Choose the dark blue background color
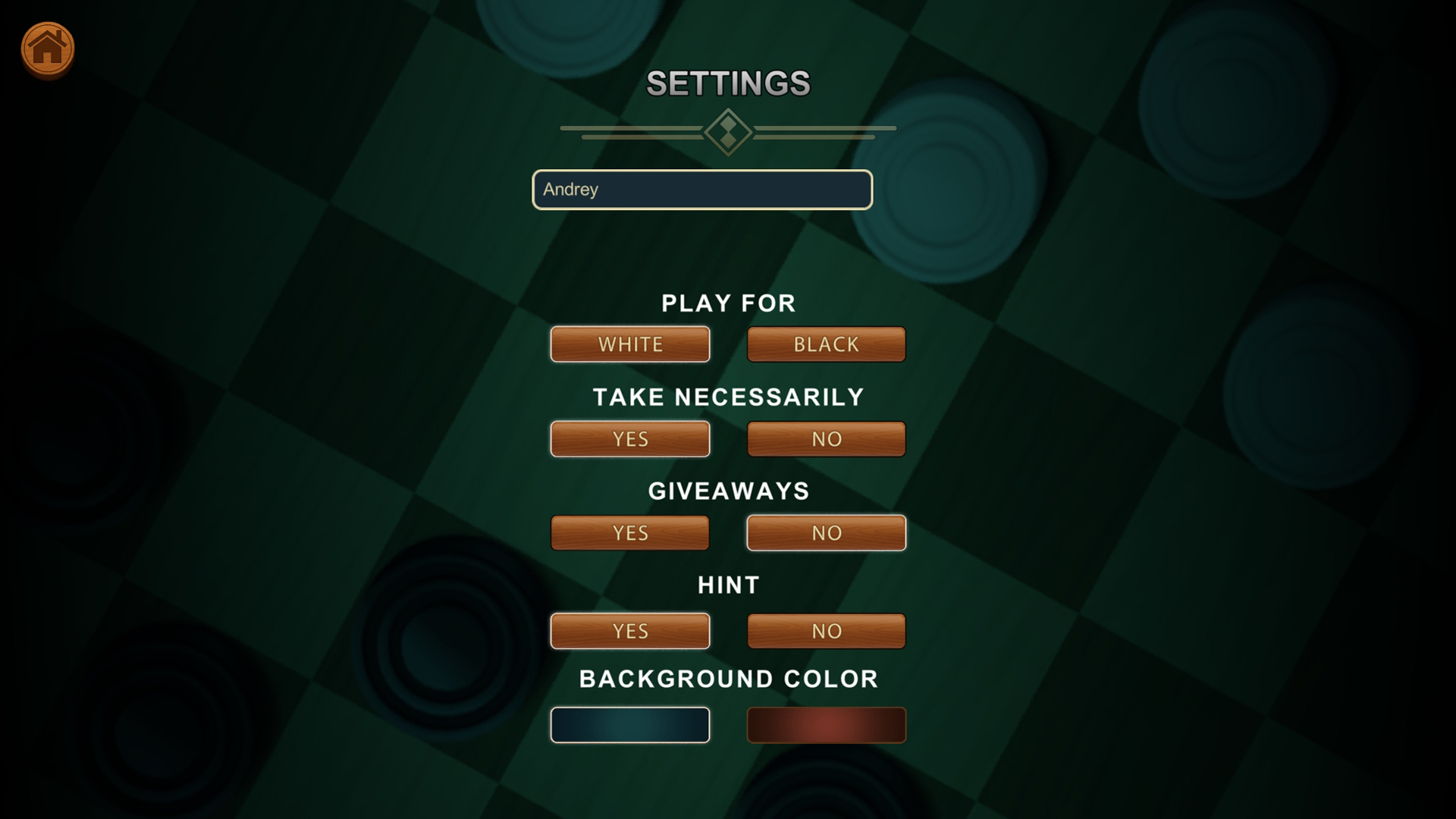Image resolution: width=1456 pixels, height=819 pixels. [629, 724]
